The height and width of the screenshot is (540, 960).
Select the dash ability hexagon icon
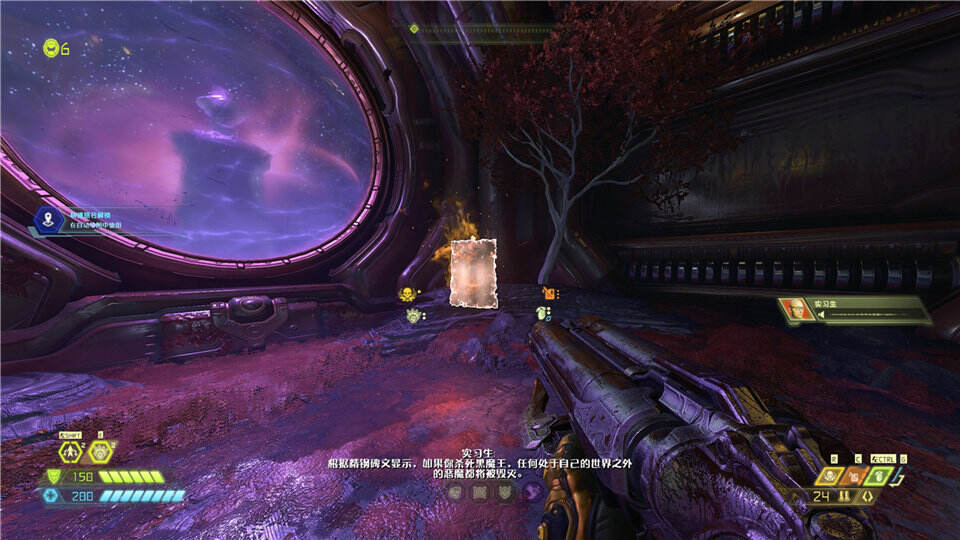(x=71, y=452)
